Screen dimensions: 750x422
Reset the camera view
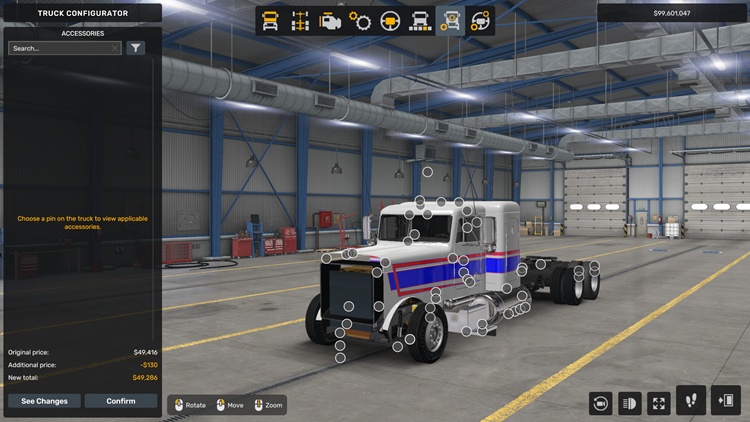point(601,403)
